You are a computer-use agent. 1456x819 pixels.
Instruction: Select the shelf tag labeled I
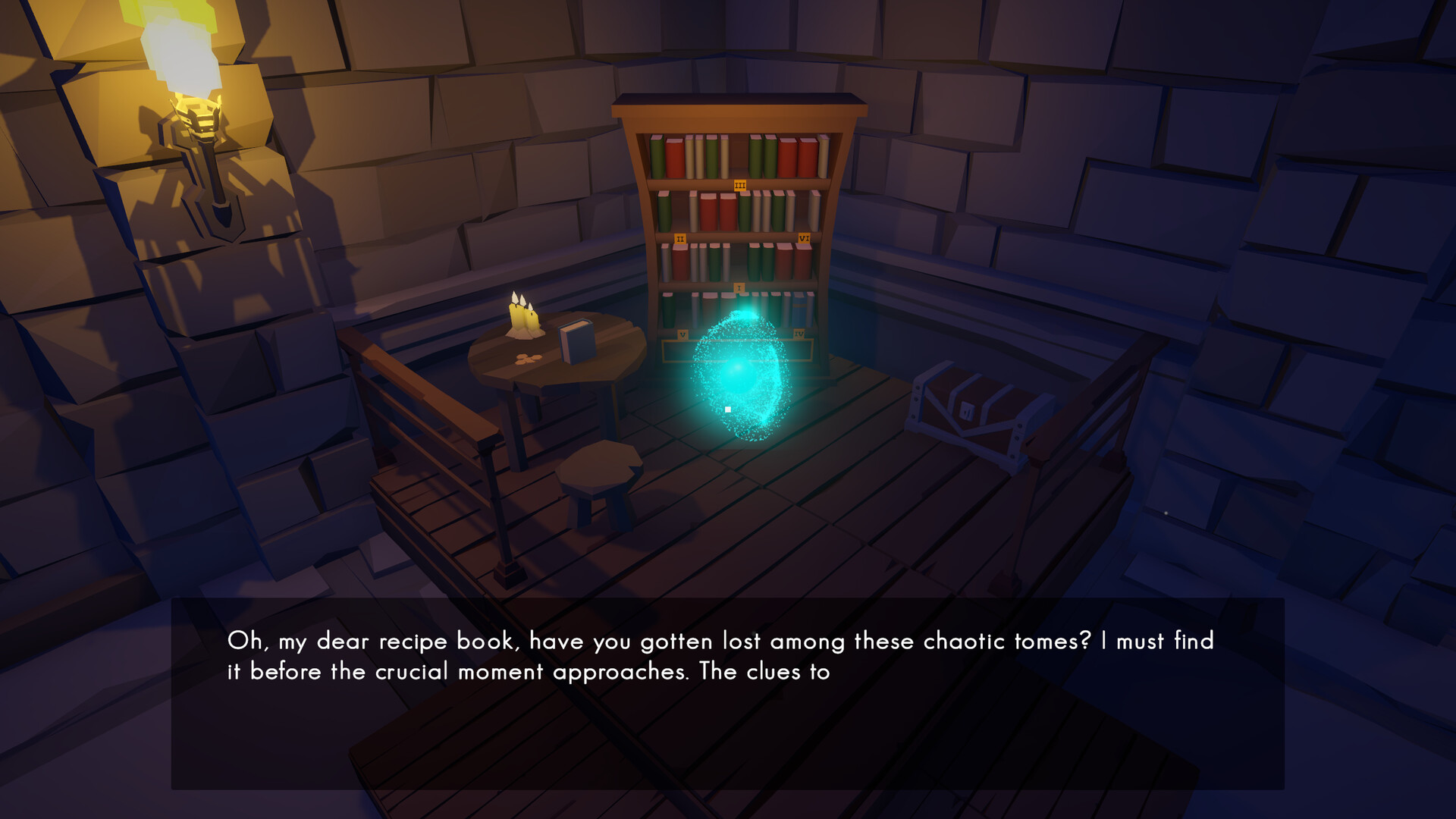tap(739, 287)
